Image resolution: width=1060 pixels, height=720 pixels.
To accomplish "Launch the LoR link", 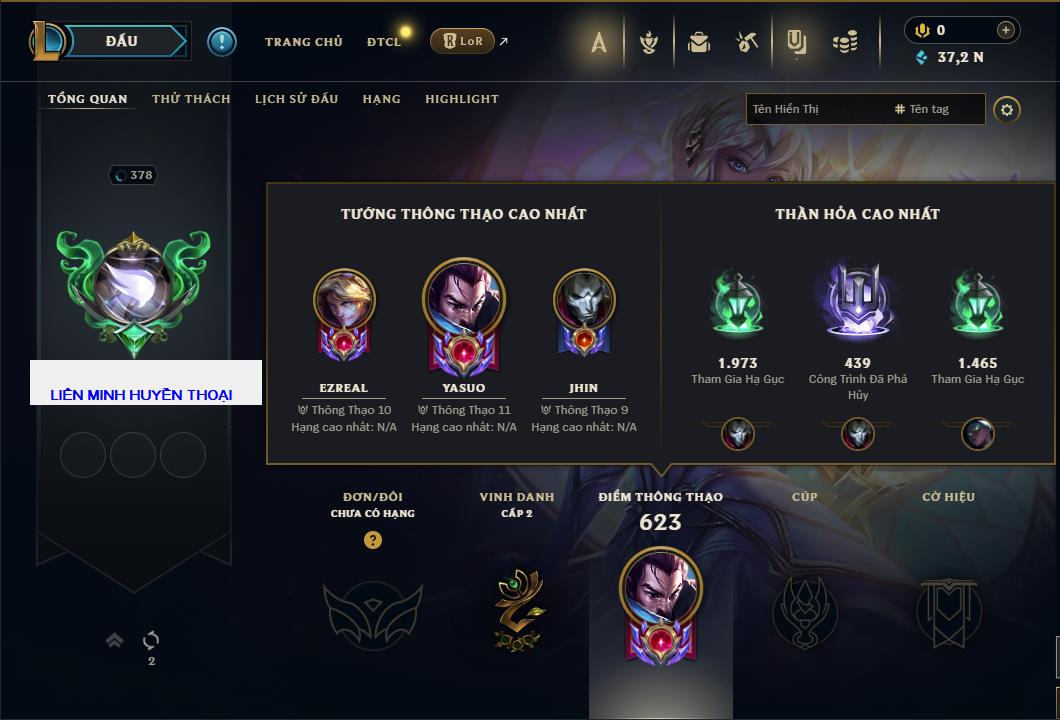I will point(463,41).
